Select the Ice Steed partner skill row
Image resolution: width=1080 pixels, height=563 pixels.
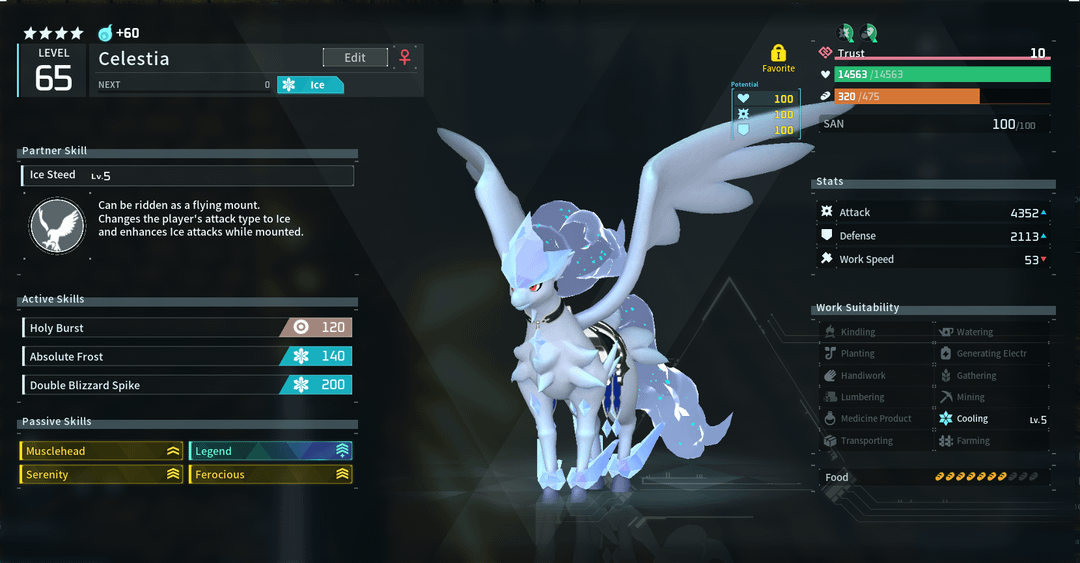pos(187,176)
